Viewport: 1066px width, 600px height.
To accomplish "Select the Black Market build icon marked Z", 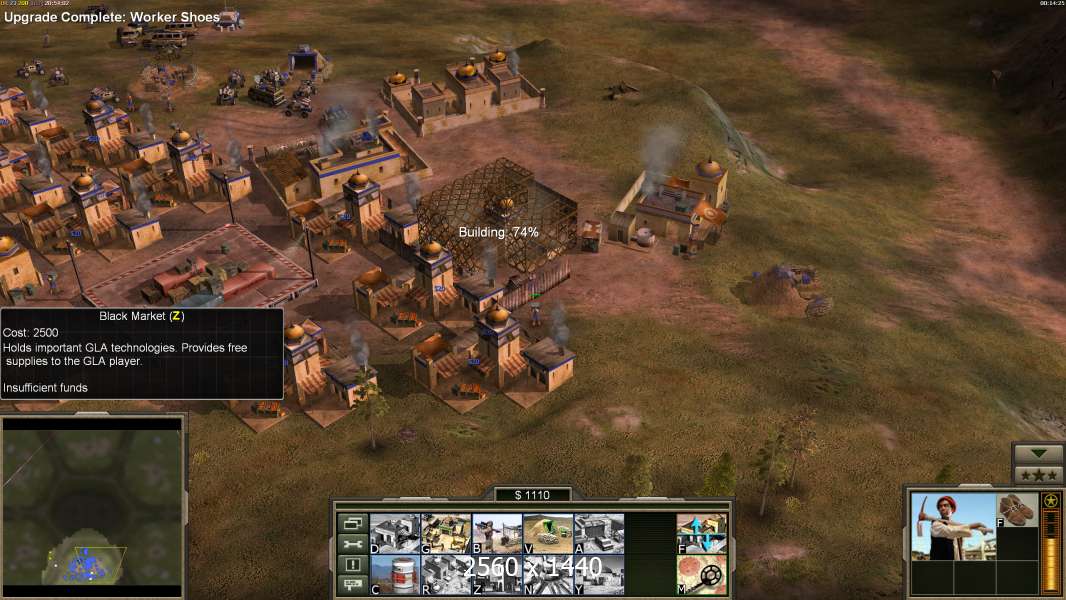I will 497,575.
